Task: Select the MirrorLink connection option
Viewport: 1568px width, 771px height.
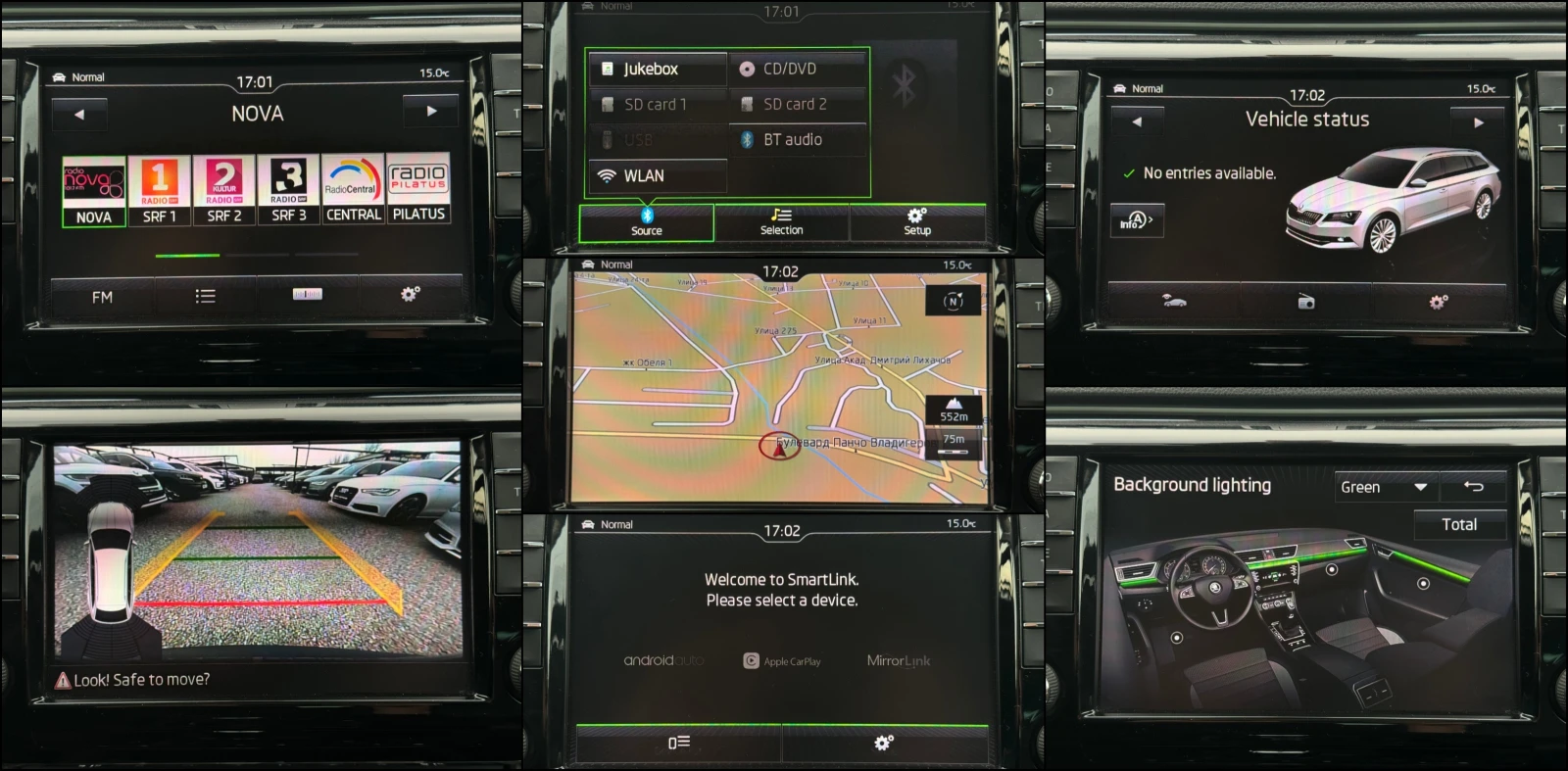Action: (899, 660)
